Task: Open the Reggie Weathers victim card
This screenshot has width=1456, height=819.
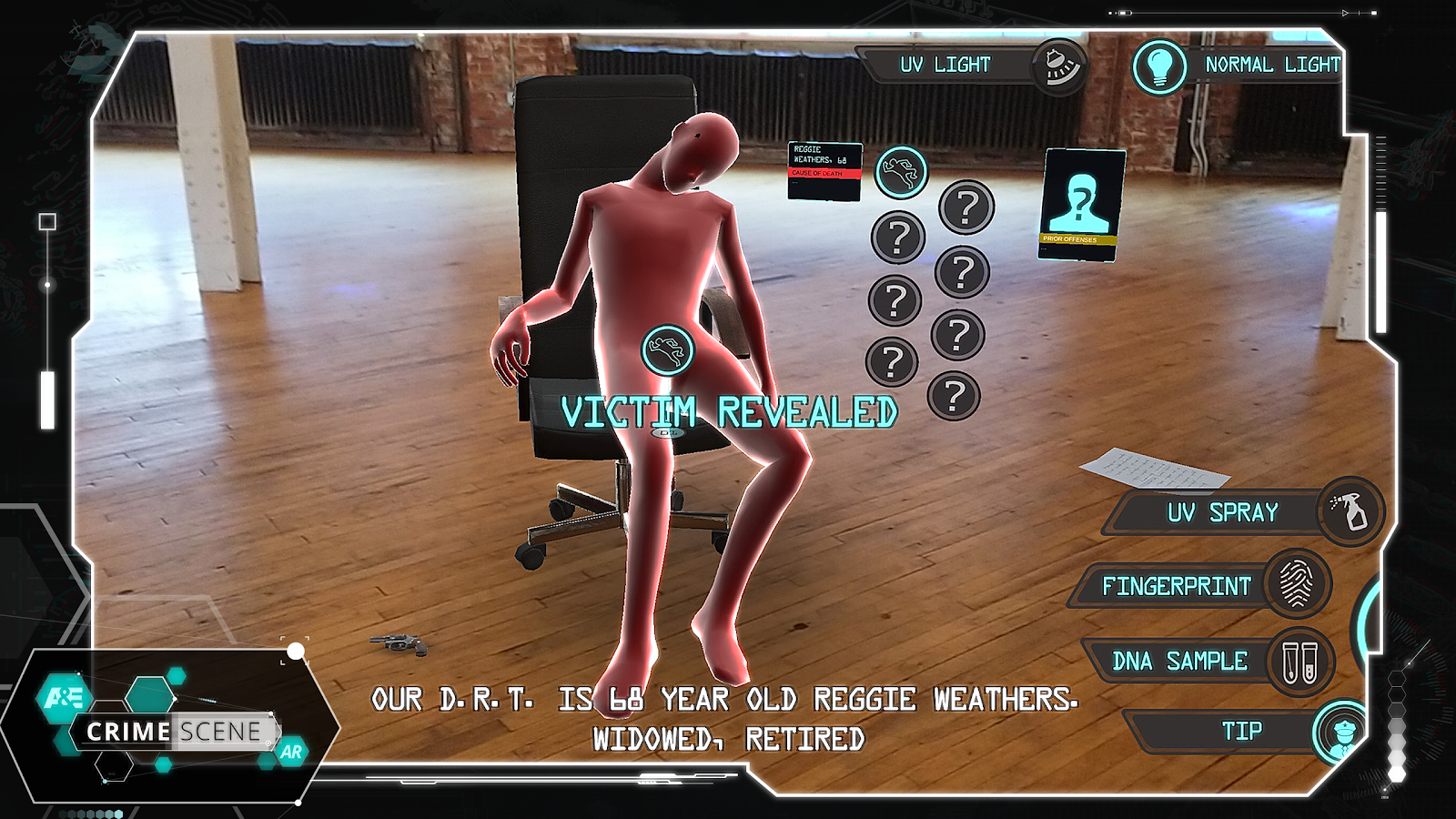Action: click(824, 171)
